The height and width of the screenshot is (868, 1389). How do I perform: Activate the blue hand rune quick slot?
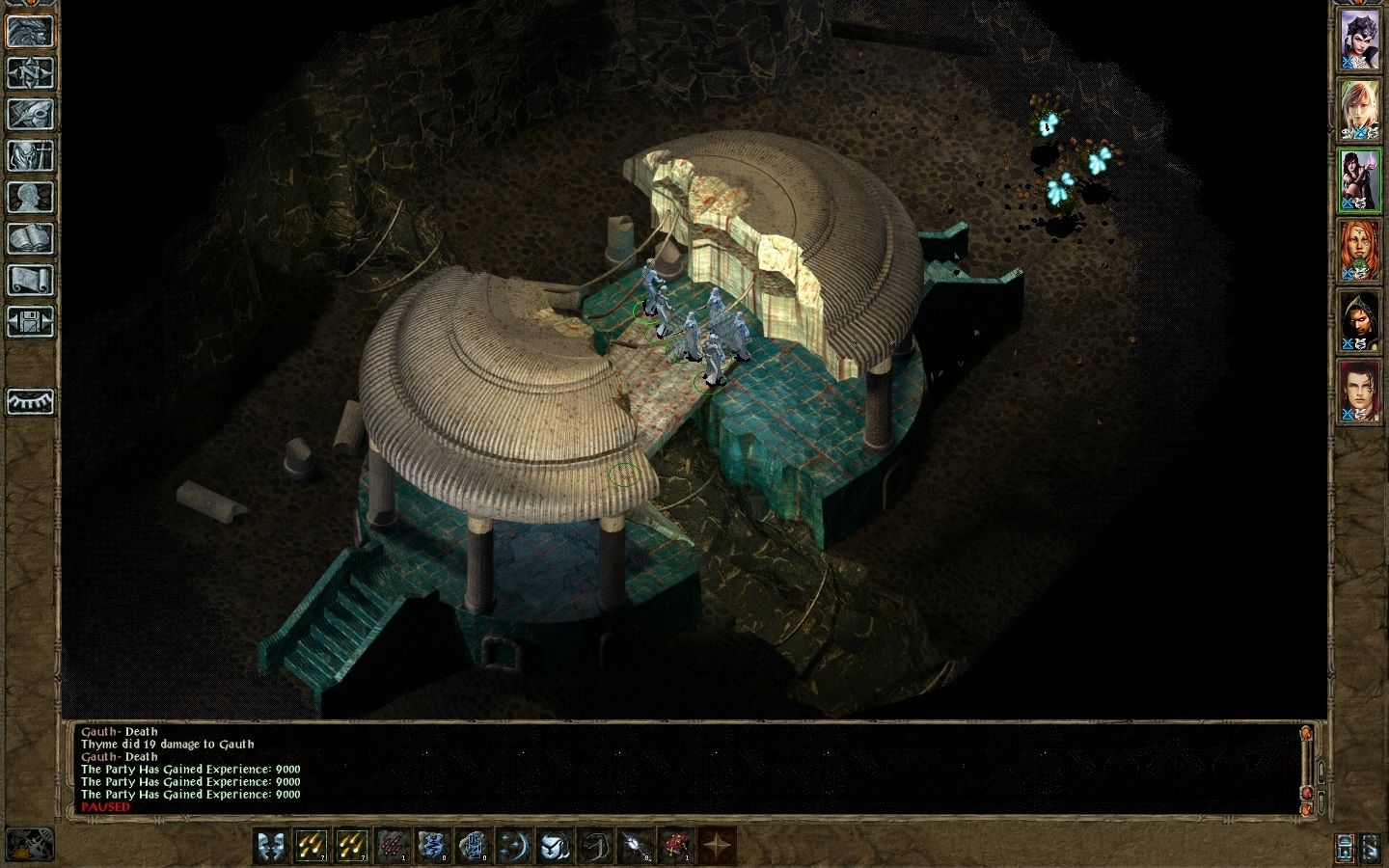click(x=472, y=846)
